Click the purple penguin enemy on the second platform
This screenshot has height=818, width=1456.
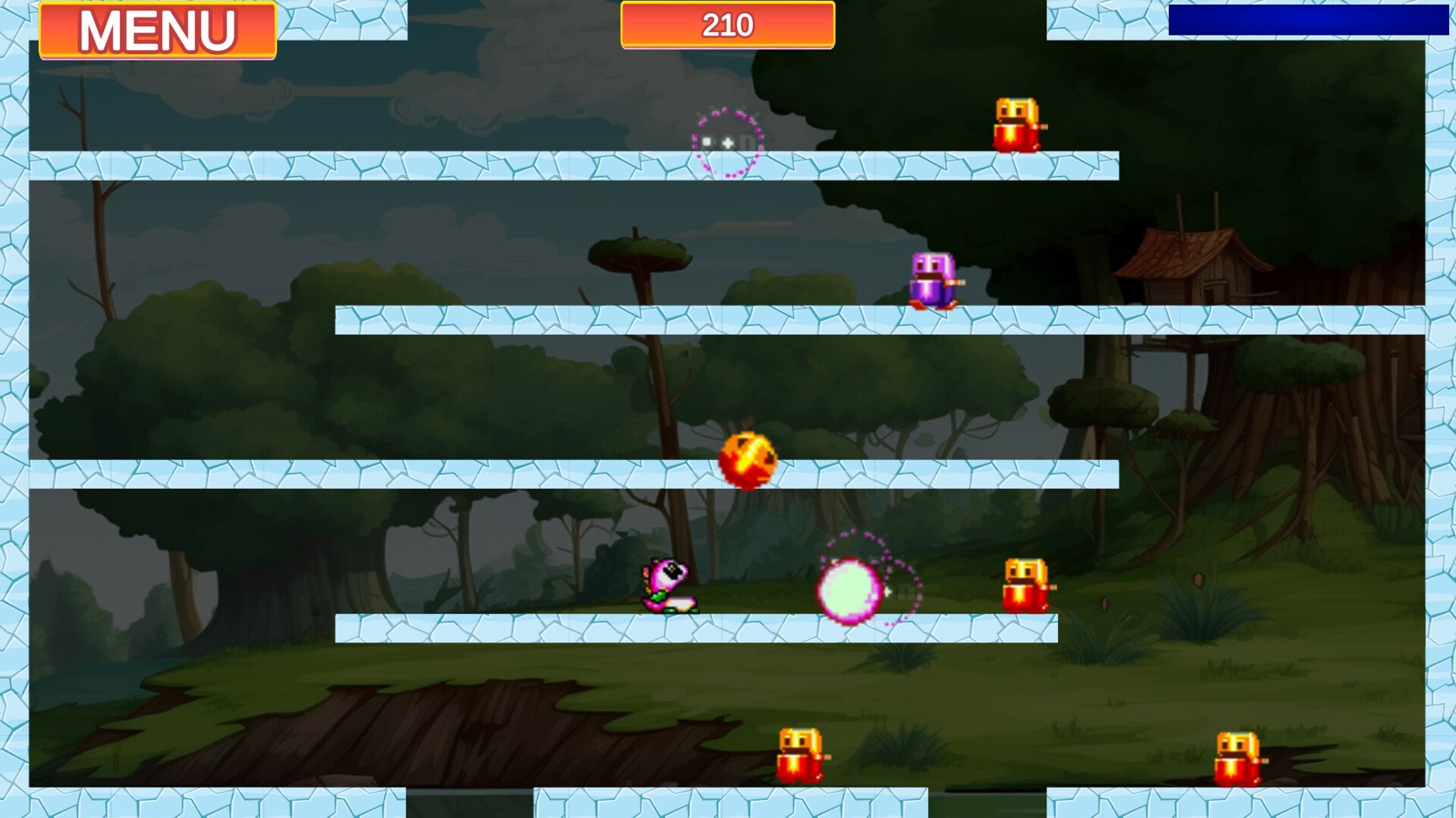(x=929, y=281)
